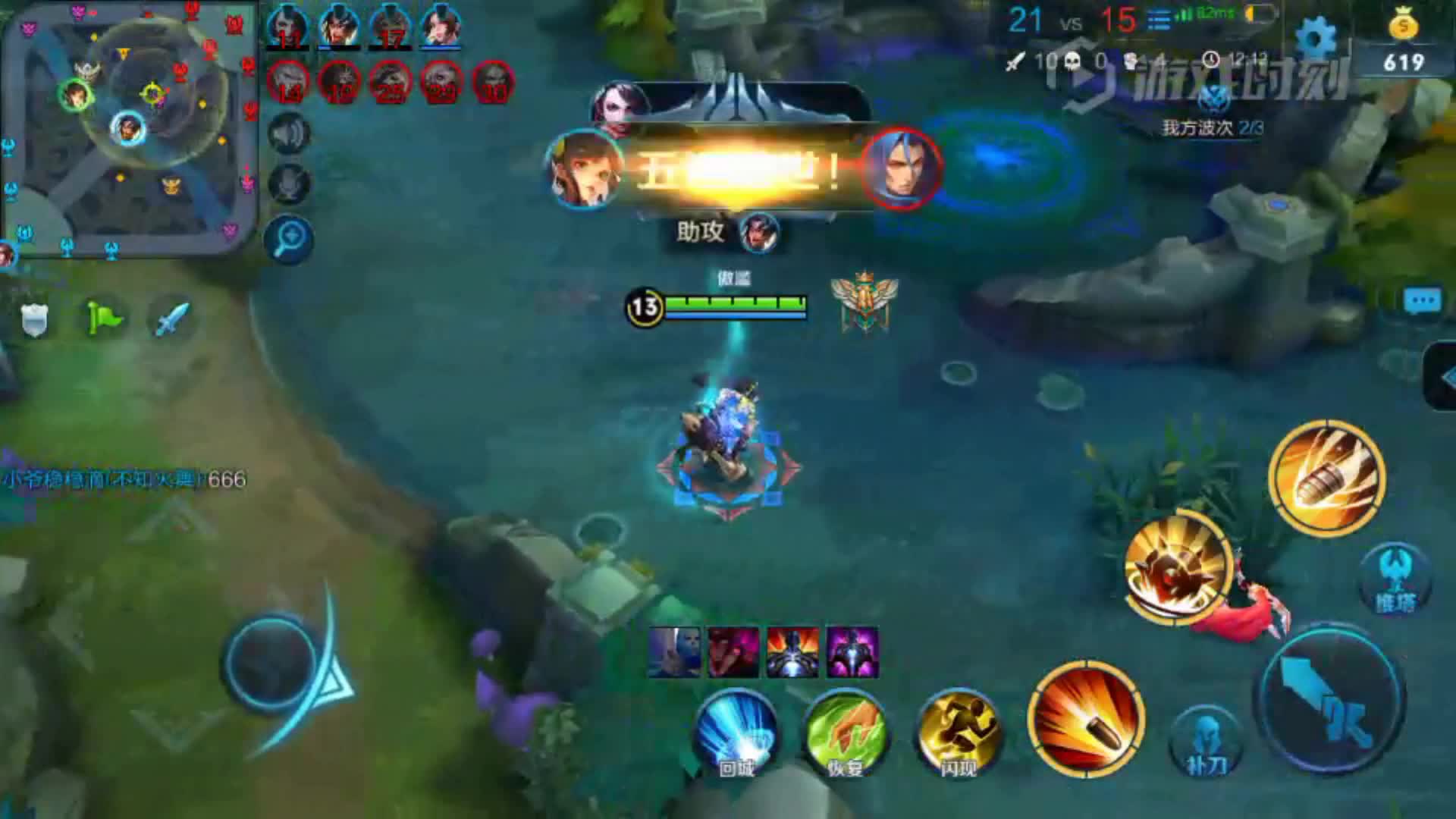Tap the 补刀 last-hit button
Image resolution: width=1456 pixels, height=819 pixels.
pos(1206,745)
